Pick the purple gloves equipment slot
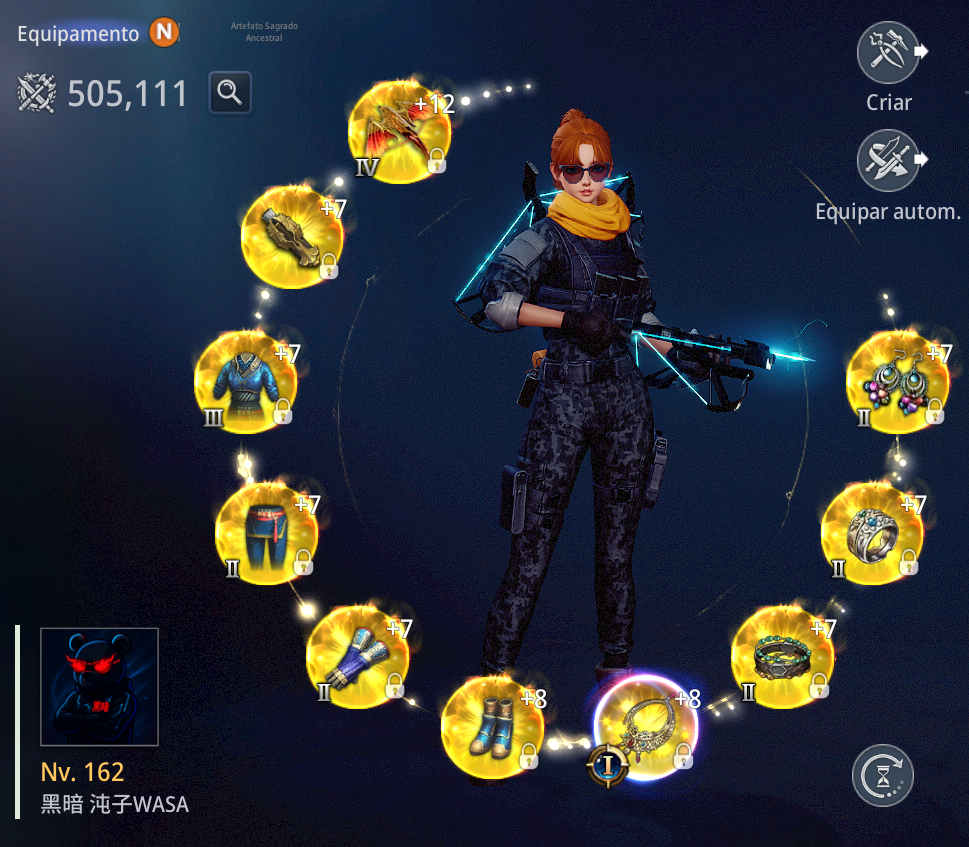This screenshot has height=847, width=969. (357, 655)
